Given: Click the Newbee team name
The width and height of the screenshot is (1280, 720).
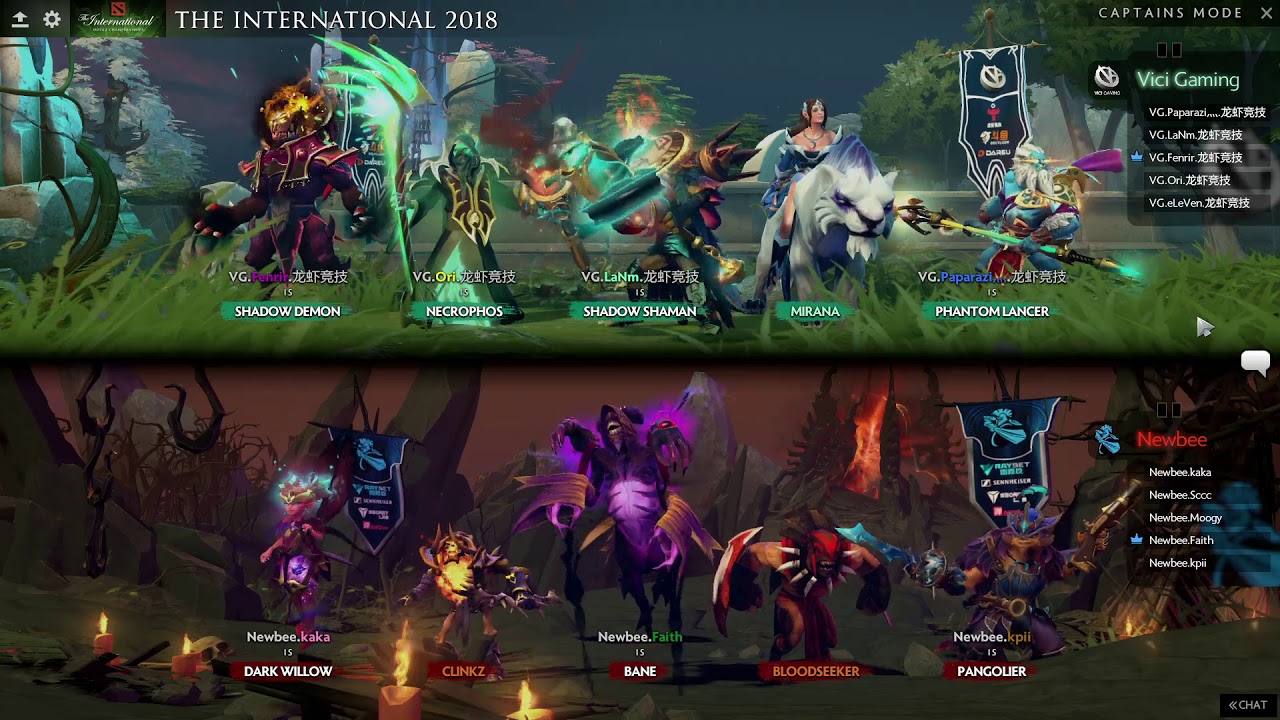Looking at the screenshot, I should click(1171, 440).
